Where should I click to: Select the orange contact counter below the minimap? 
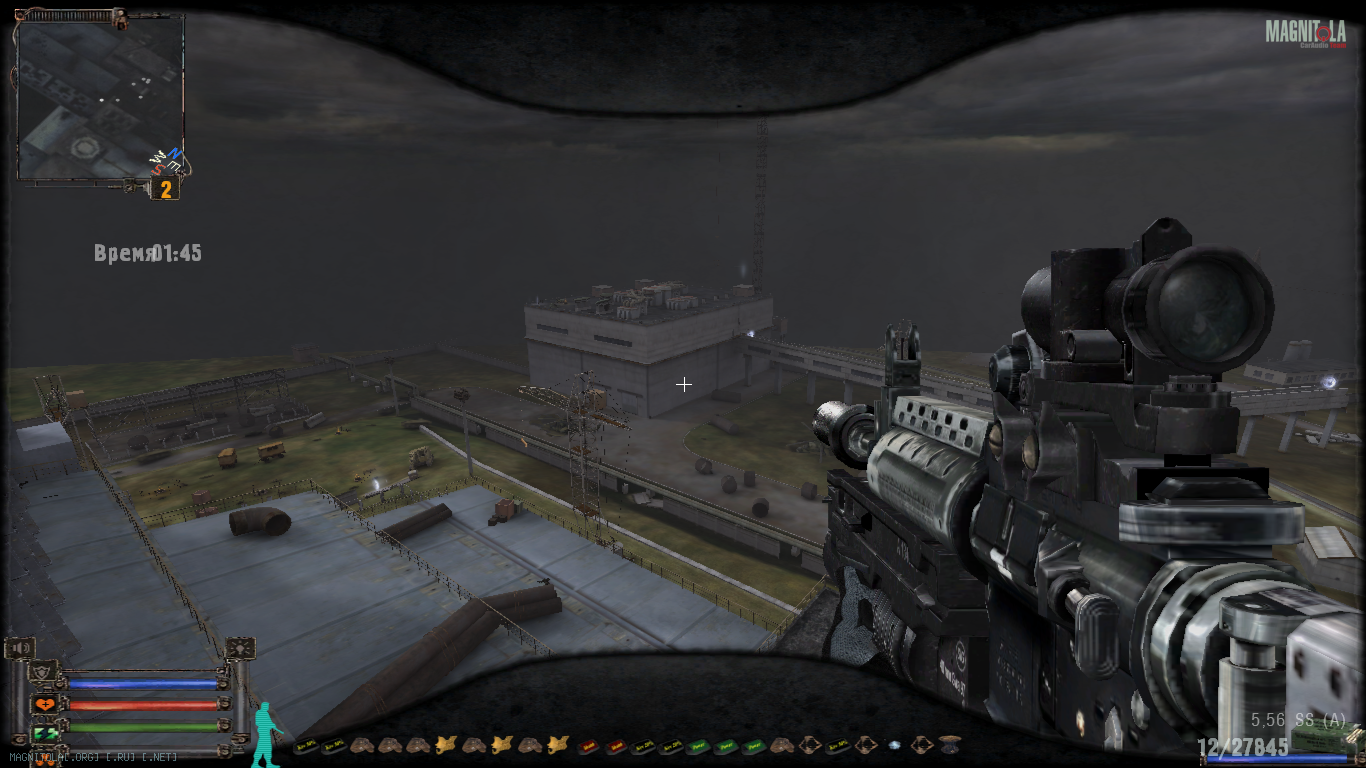[x=165, y=189]
